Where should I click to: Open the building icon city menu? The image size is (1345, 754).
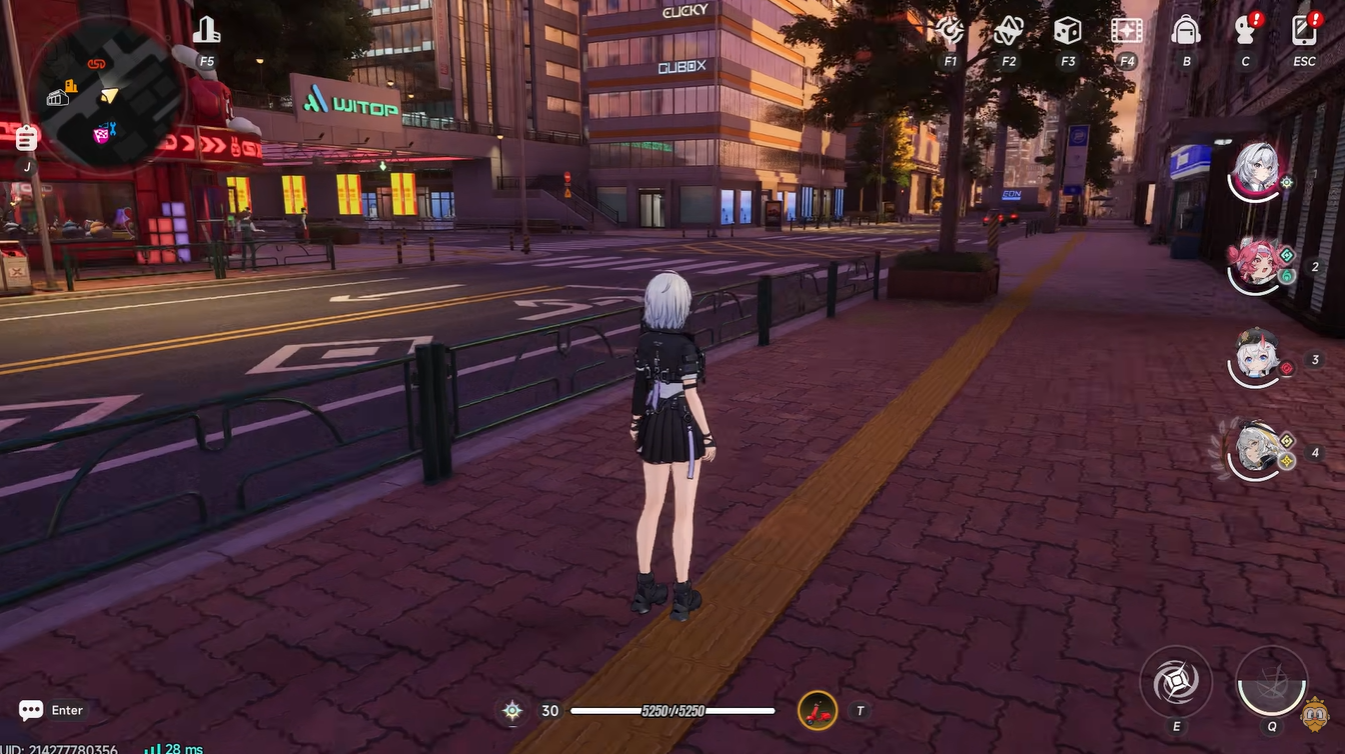206,31
